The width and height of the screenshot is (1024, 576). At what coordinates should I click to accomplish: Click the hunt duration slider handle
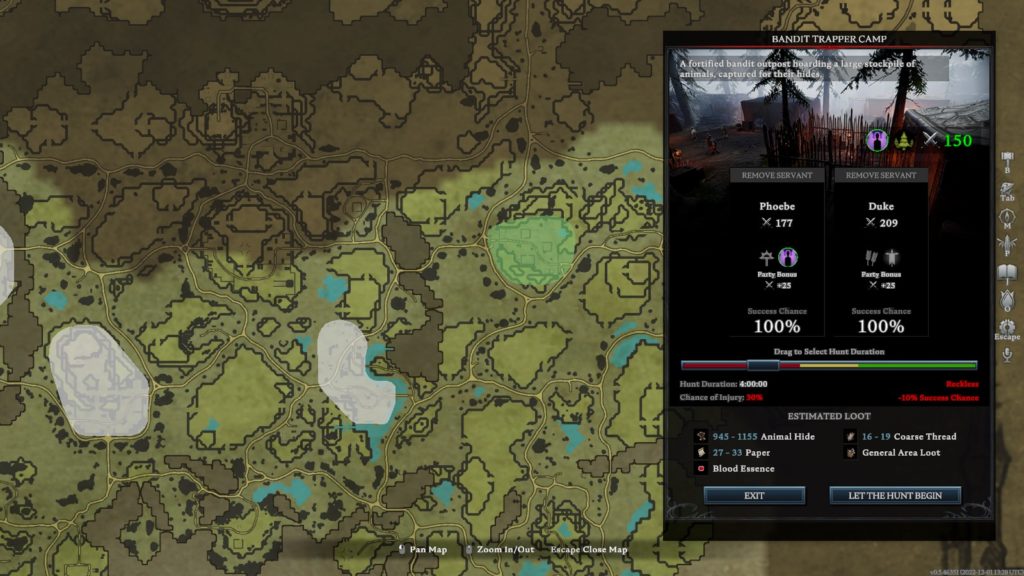click(763, 365)
